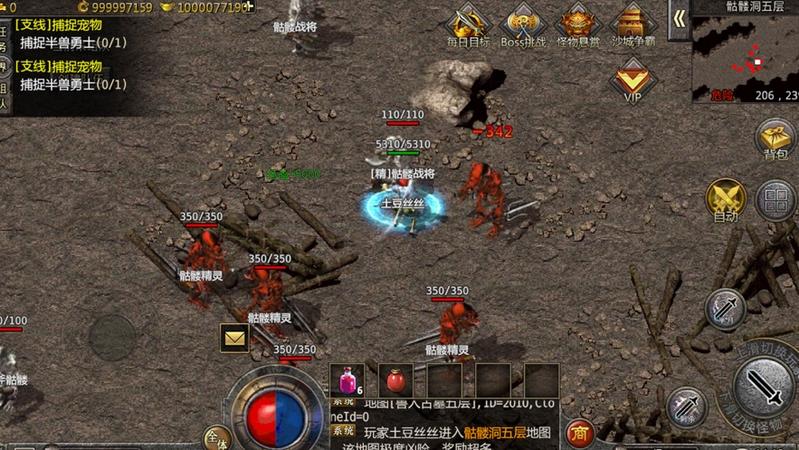Open the VIP menu

click(x=632, y=80)
